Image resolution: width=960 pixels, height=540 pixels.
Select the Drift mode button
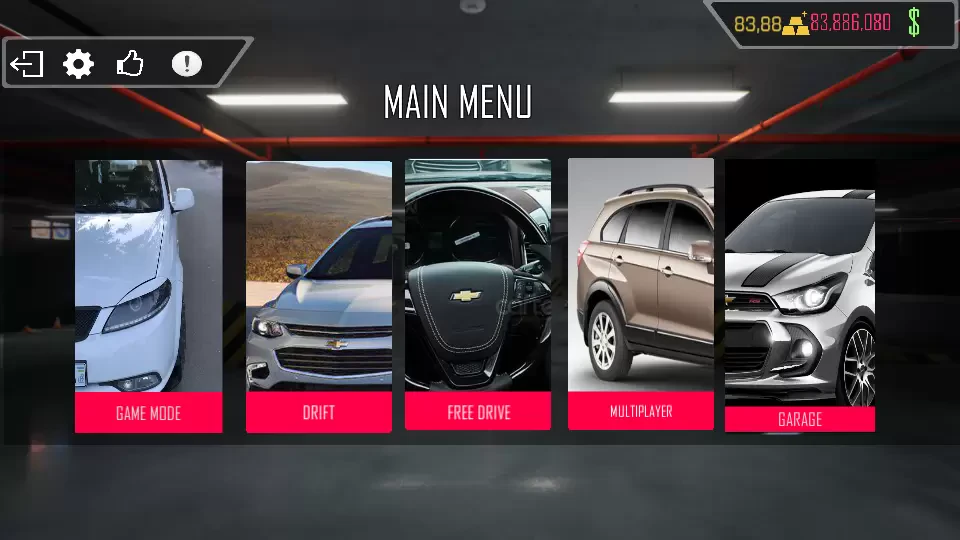(x=319, y=412)
